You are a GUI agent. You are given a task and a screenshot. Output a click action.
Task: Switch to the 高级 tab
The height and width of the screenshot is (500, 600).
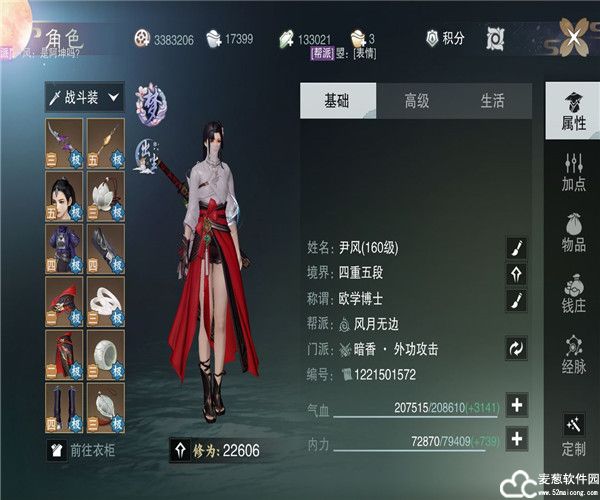[x=416, y=101]
